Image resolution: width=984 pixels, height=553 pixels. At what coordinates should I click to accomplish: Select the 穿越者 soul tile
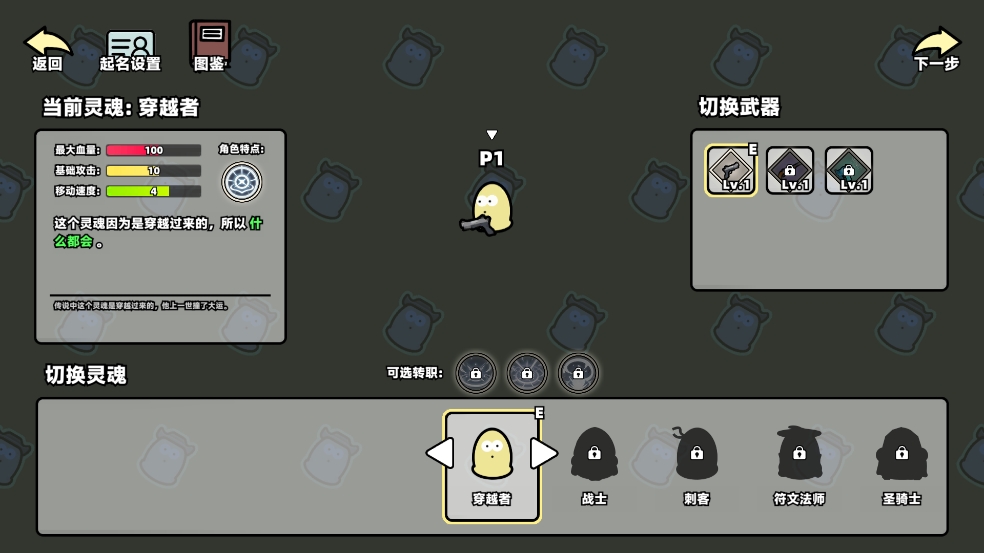pos(492,466)
